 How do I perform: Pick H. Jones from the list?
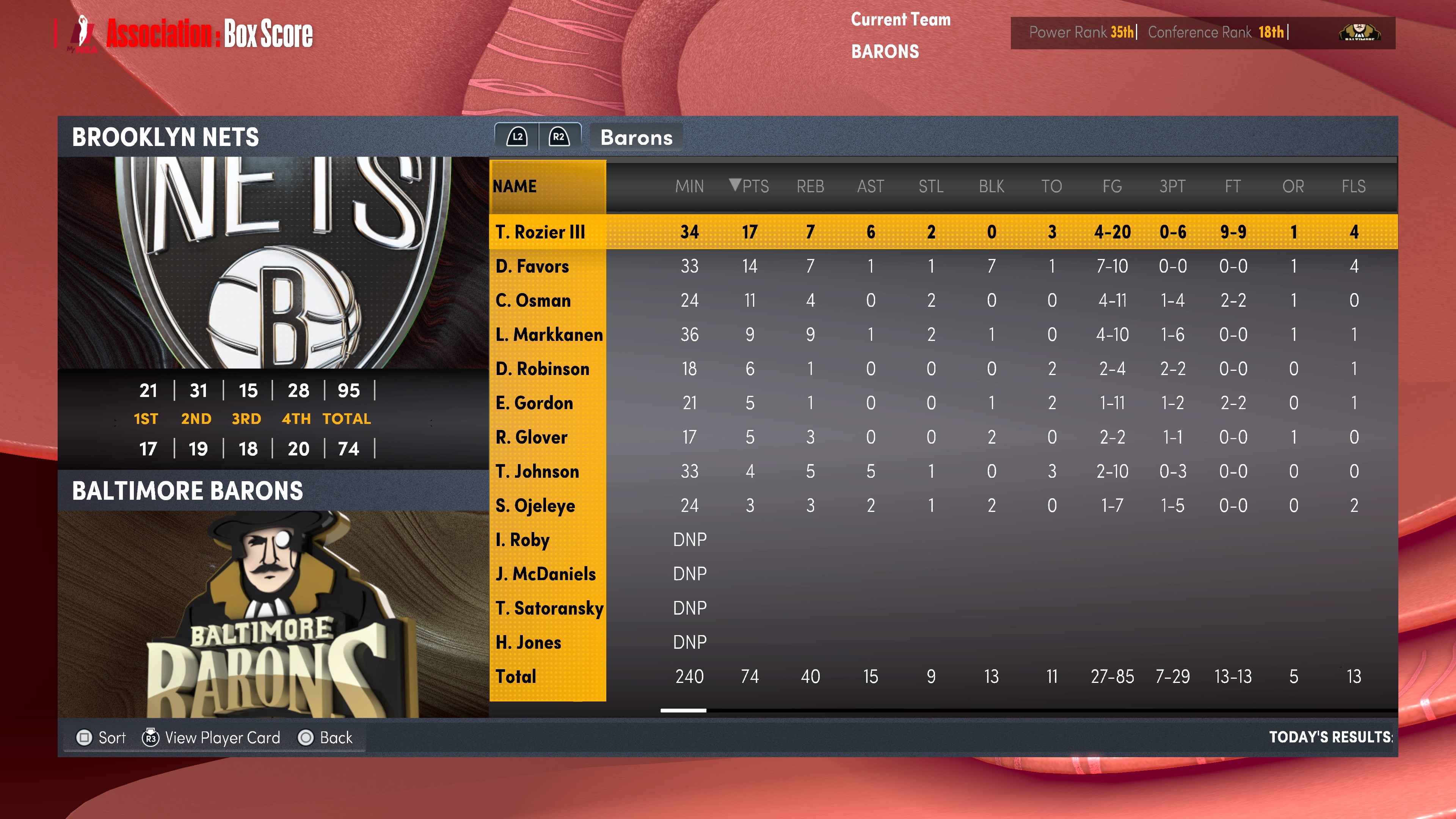(x=528, y=642)
